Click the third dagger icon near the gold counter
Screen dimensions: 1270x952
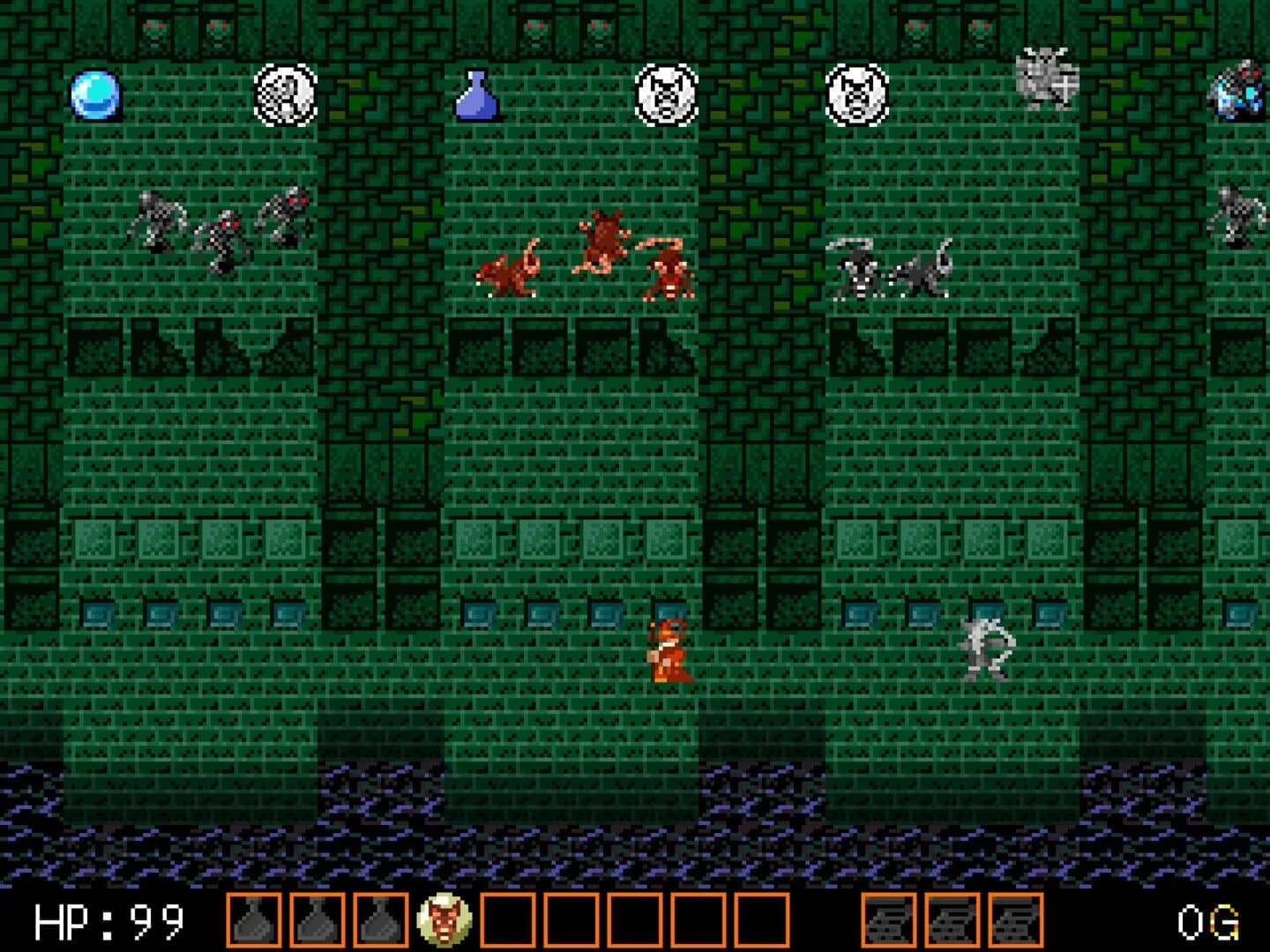(x=1016, y=923)
